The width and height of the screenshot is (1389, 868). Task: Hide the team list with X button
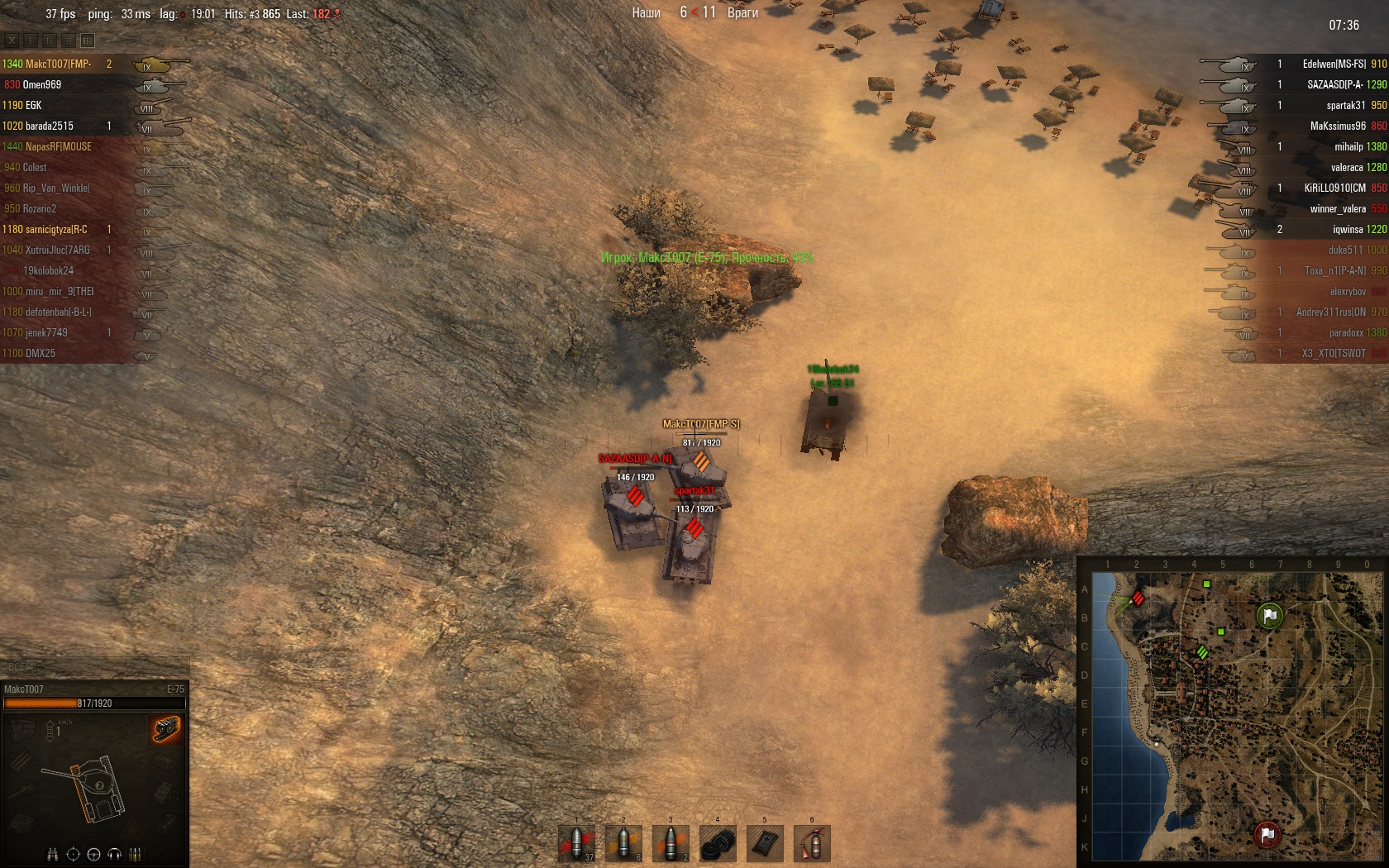12,40
